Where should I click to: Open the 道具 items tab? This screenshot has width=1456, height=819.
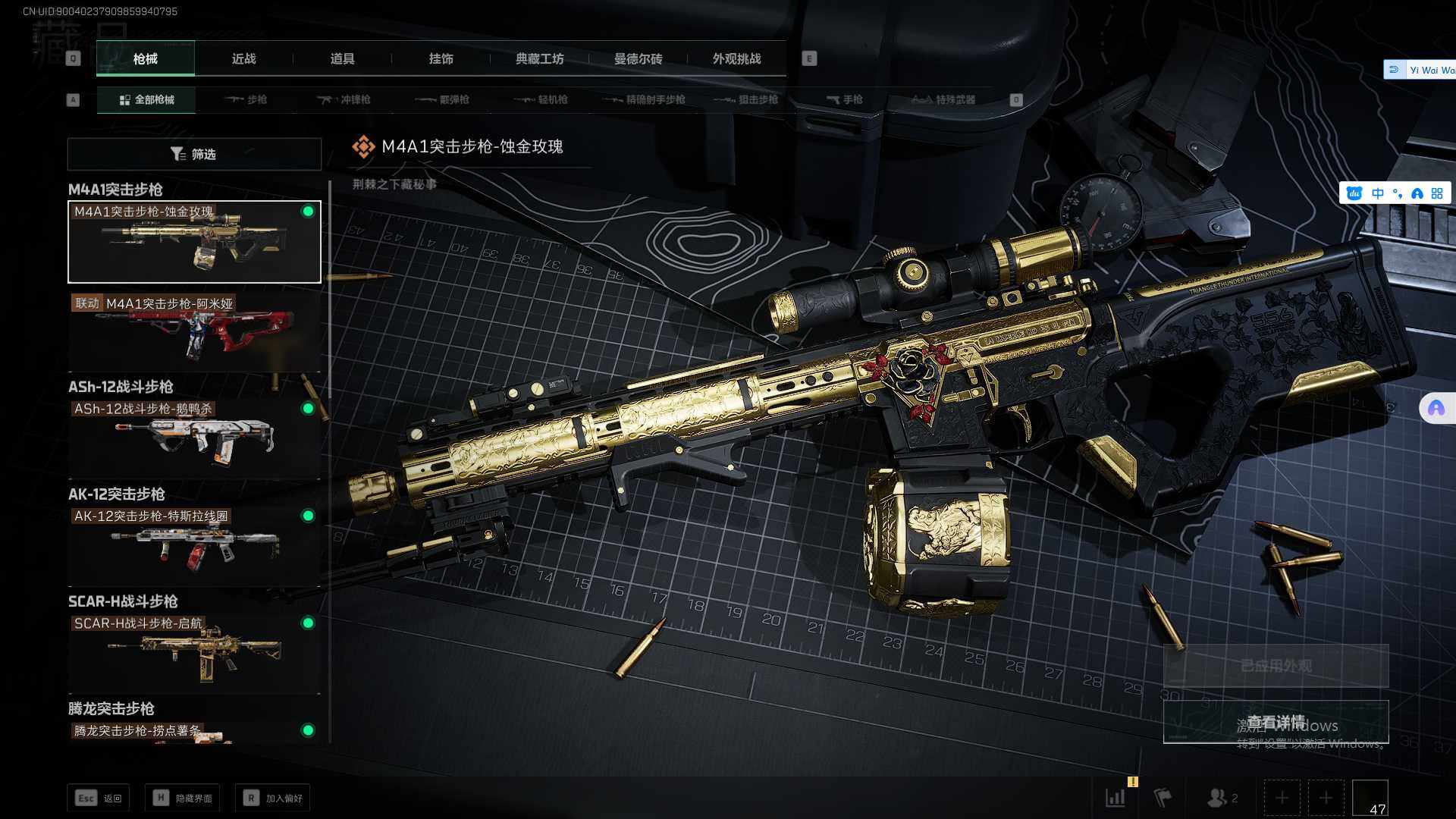point(342,58)
